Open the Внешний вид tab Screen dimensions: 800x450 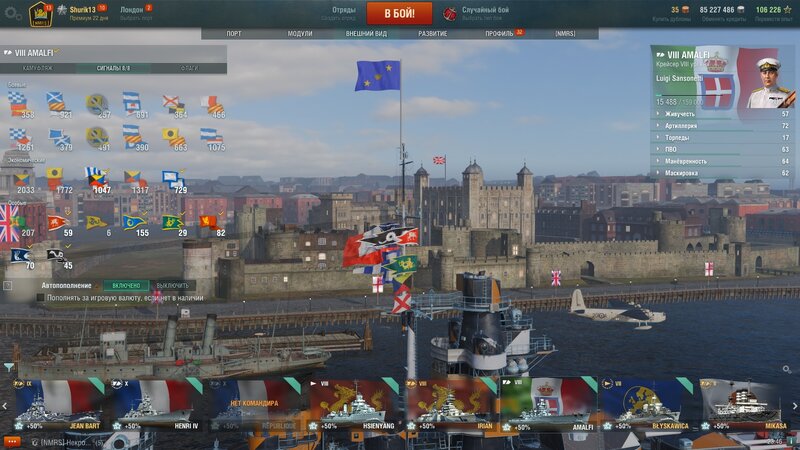[366, 33]
